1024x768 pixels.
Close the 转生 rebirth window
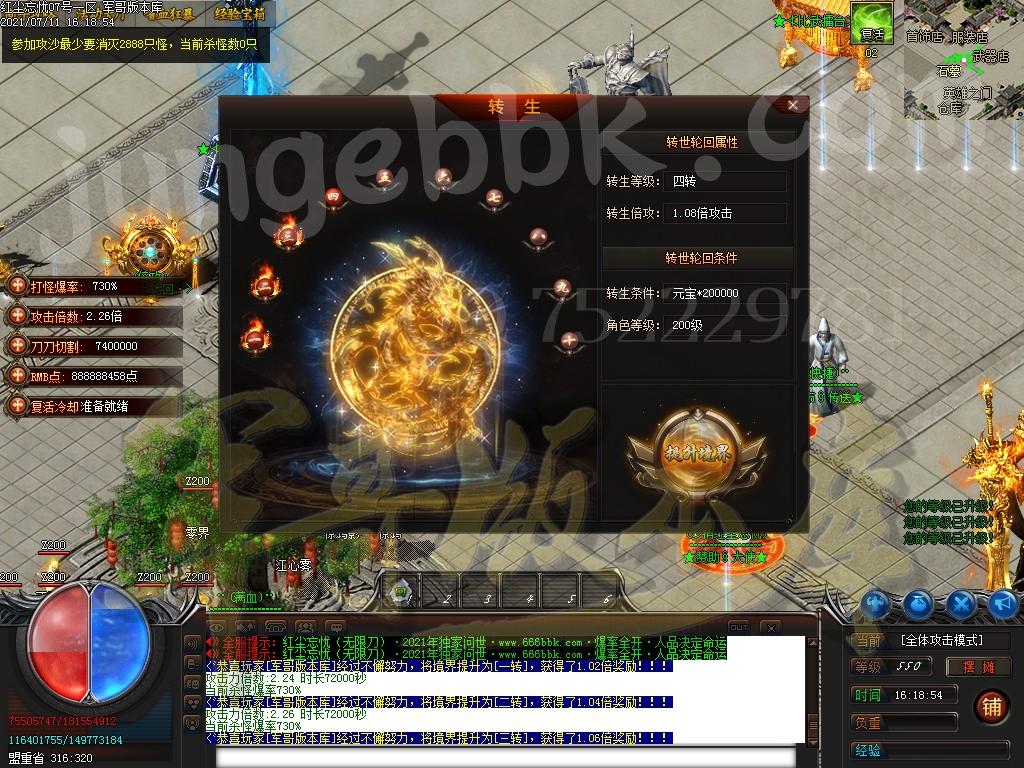(x=793, y=105)
